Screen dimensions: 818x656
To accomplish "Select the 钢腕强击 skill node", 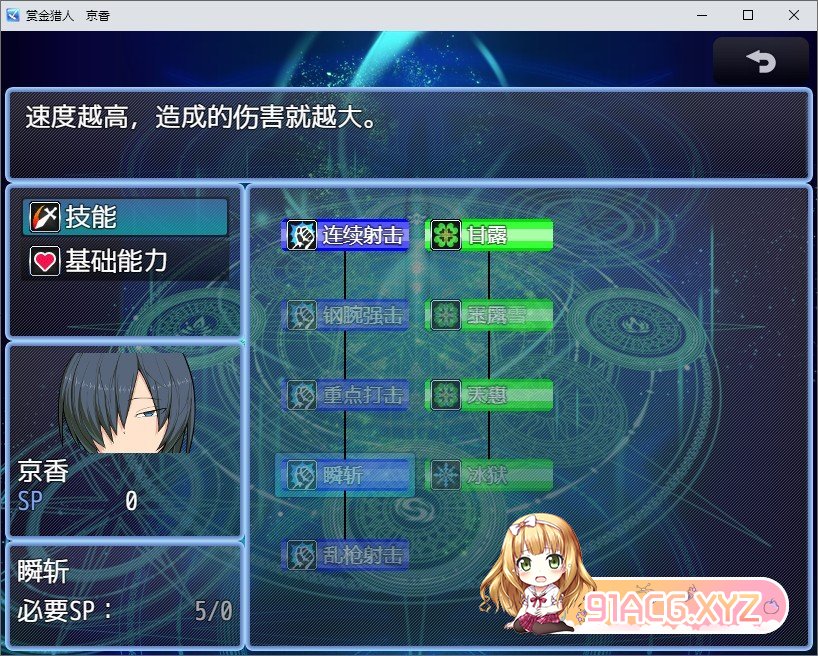I will click(346, 315).
